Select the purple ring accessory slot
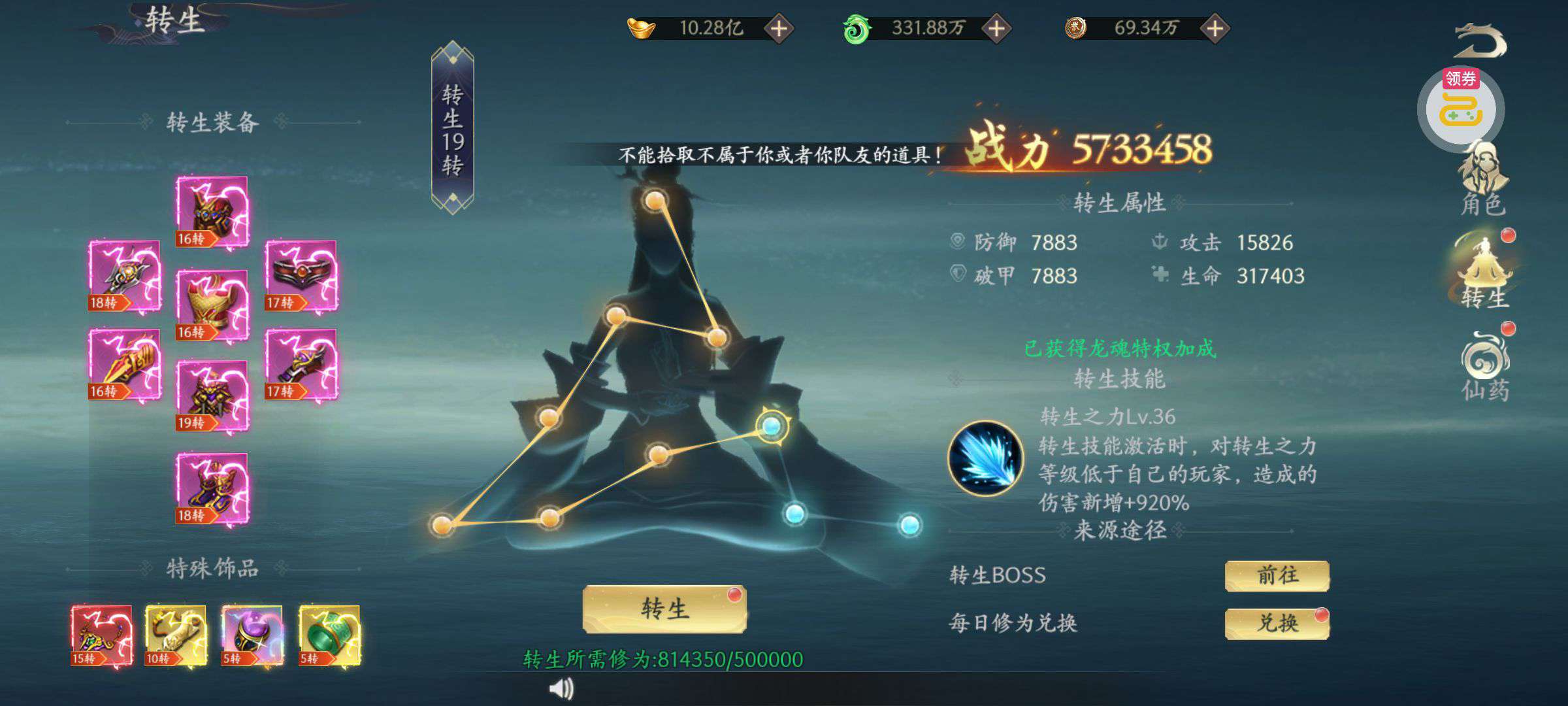Image resolution: width=1568 pixels, height=706 pixels. coord(252,635)
